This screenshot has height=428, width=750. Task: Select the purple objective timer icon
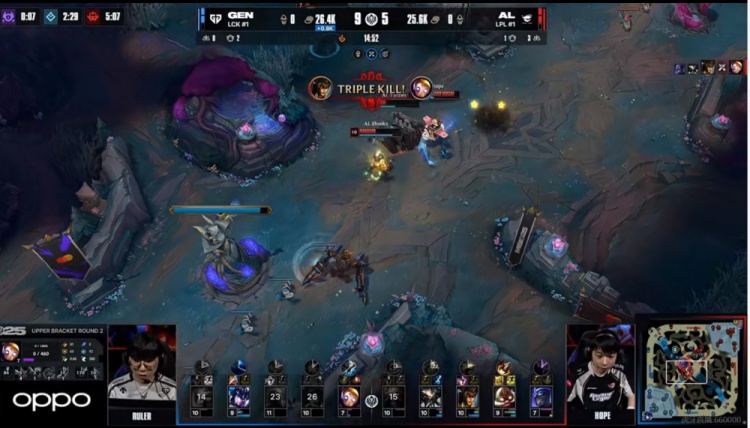click(x=8, y=16)
